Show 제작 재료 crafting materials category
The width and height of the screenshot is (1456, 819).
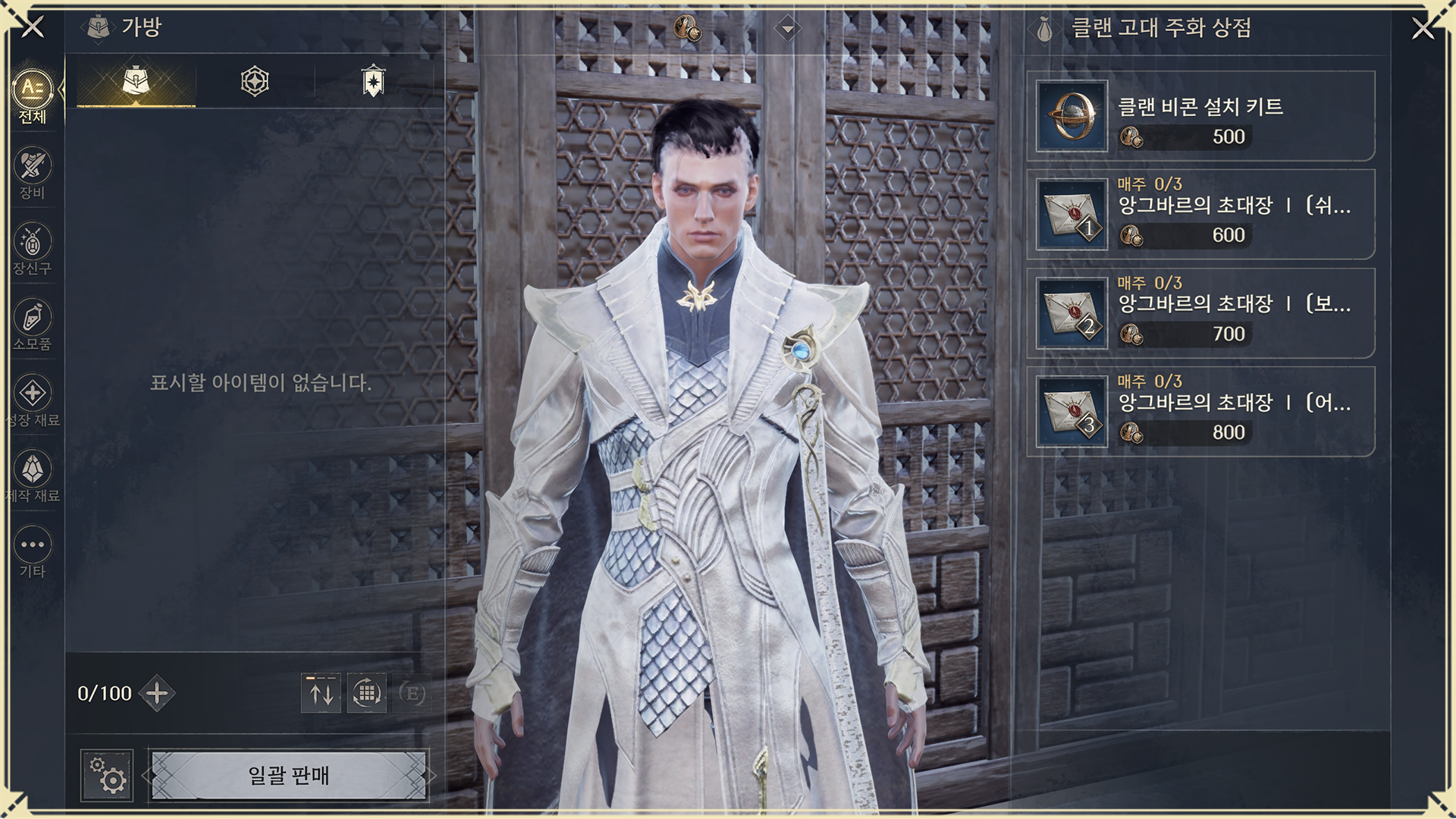pos(33,475)
